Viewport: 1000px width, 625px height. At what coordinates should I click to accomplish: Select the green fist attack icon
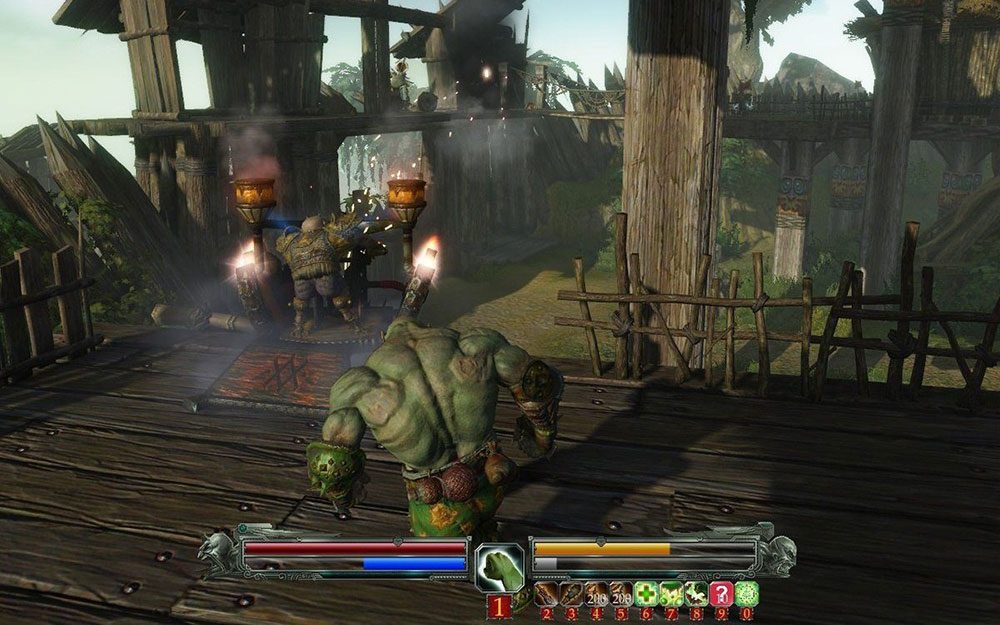(x=499, y=568)
